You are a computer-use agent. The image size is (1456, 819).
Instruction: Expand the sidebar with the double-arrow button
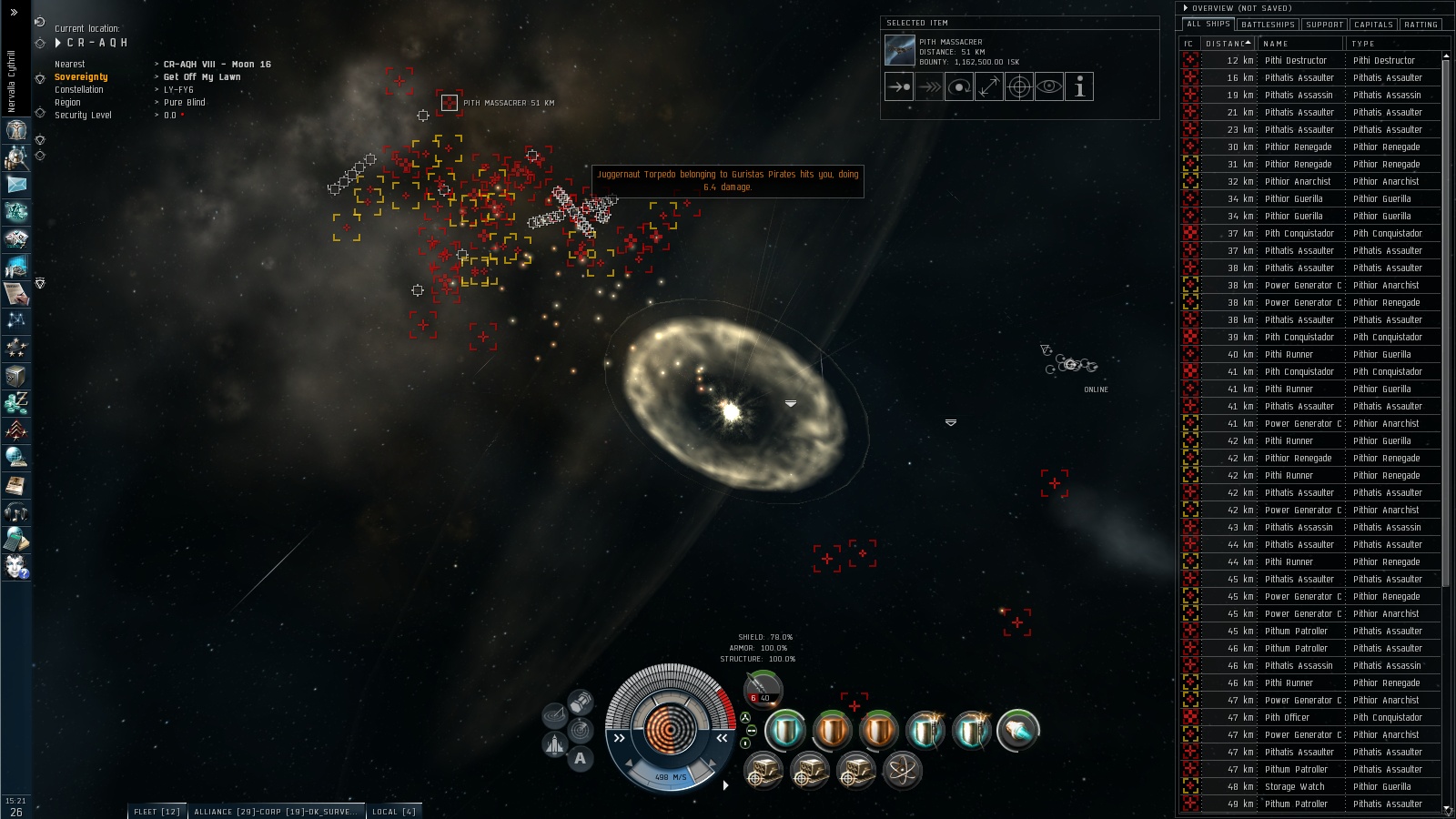pyautogui.click(x=14, y=13)
